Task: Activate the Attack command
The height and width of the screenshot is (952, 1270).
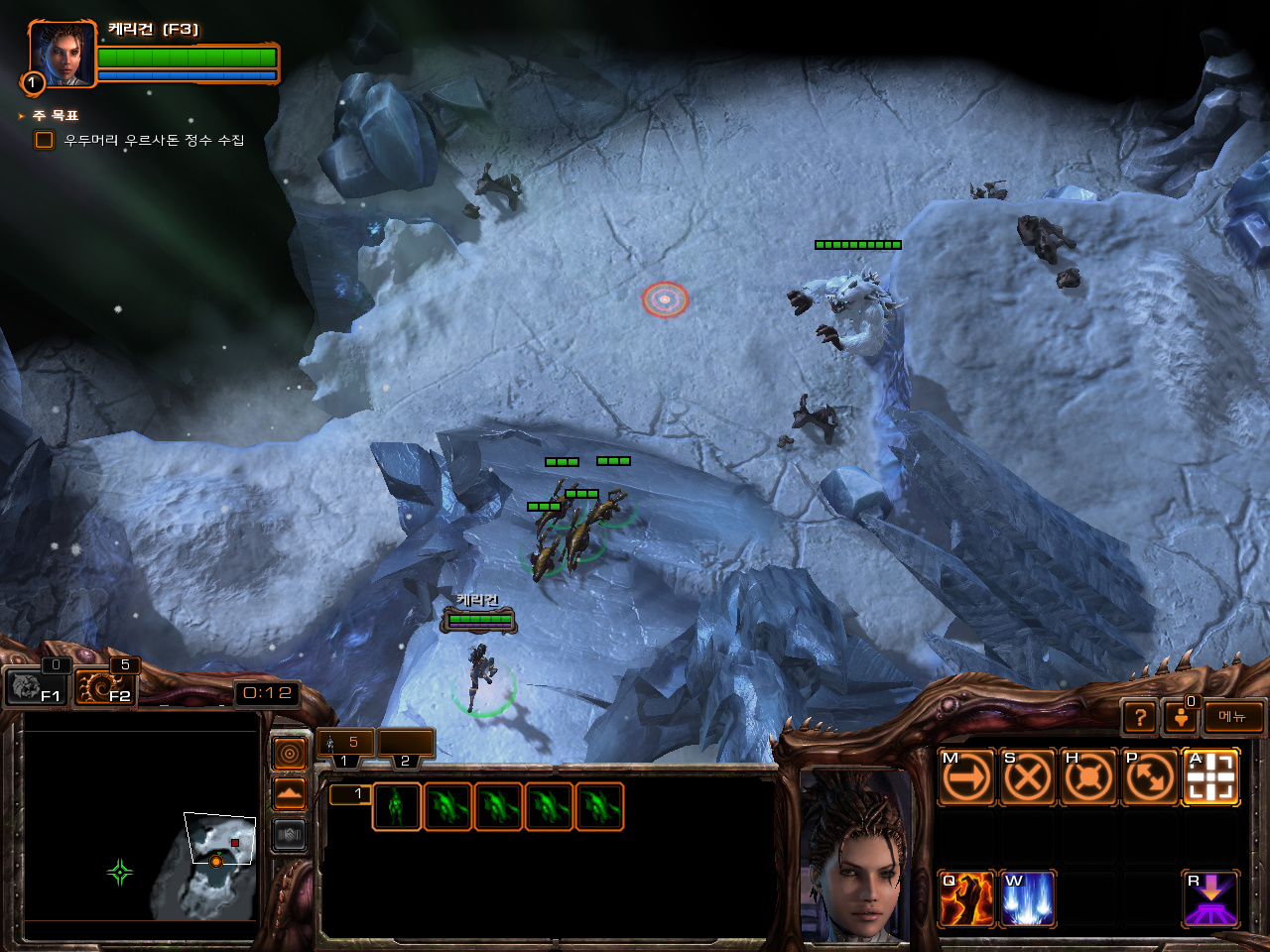Action: [1210, 777]
